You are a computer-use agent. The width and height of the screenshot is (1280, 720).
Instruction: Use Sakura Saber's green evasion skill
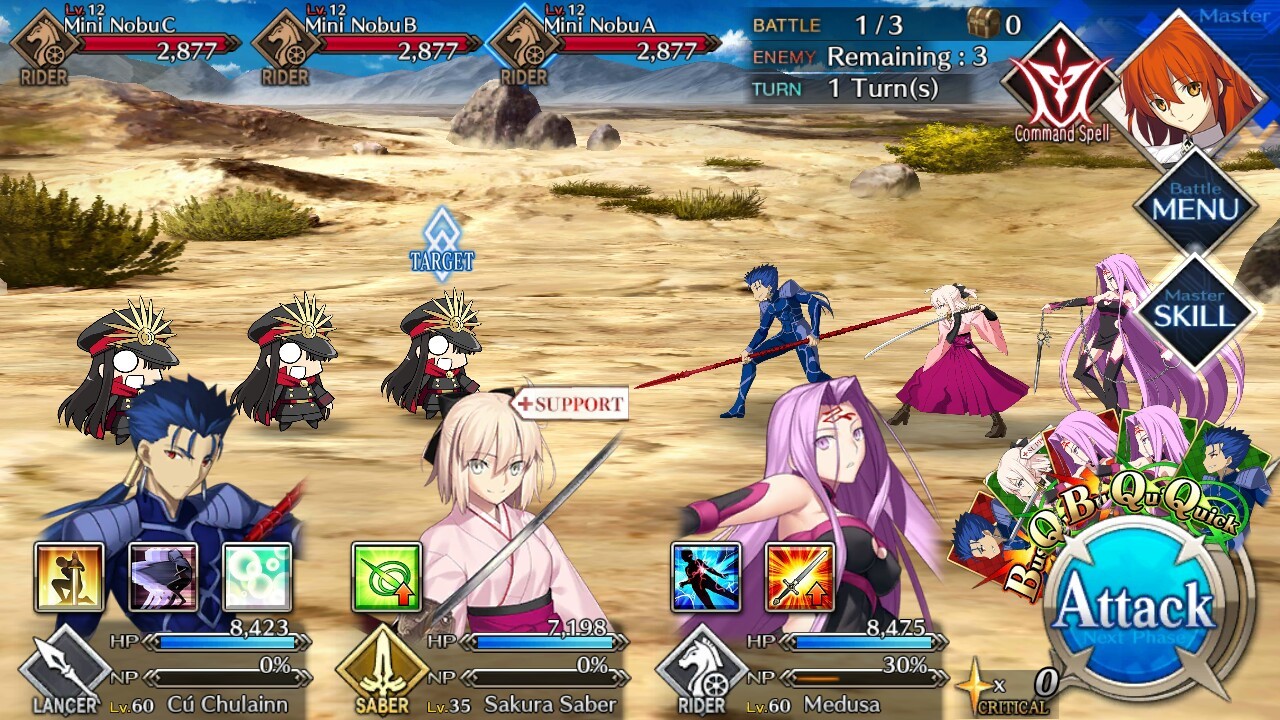click(x=386, y=577)
